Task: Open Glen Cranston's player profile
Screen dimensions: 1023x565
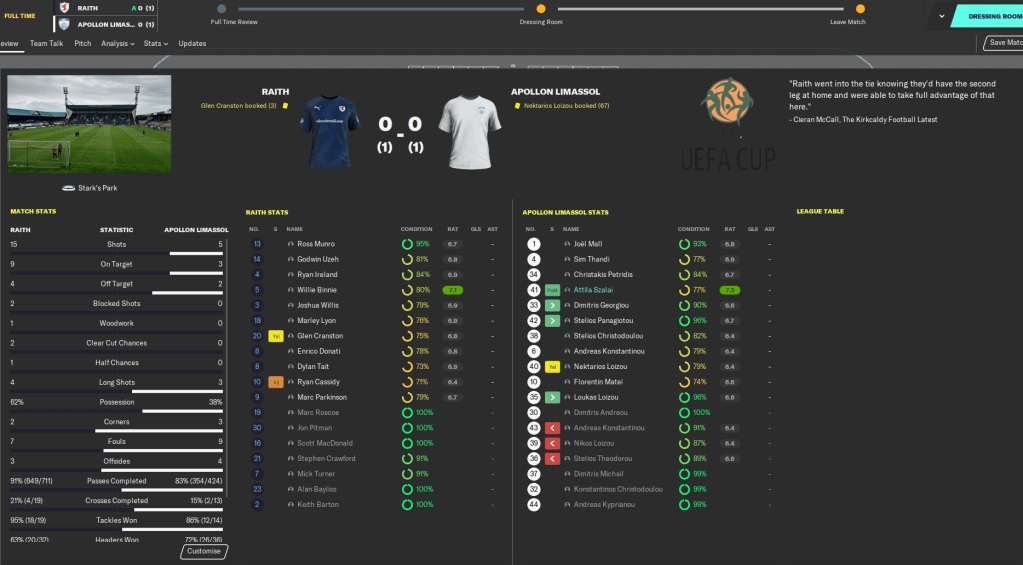Action: (320, 336)
